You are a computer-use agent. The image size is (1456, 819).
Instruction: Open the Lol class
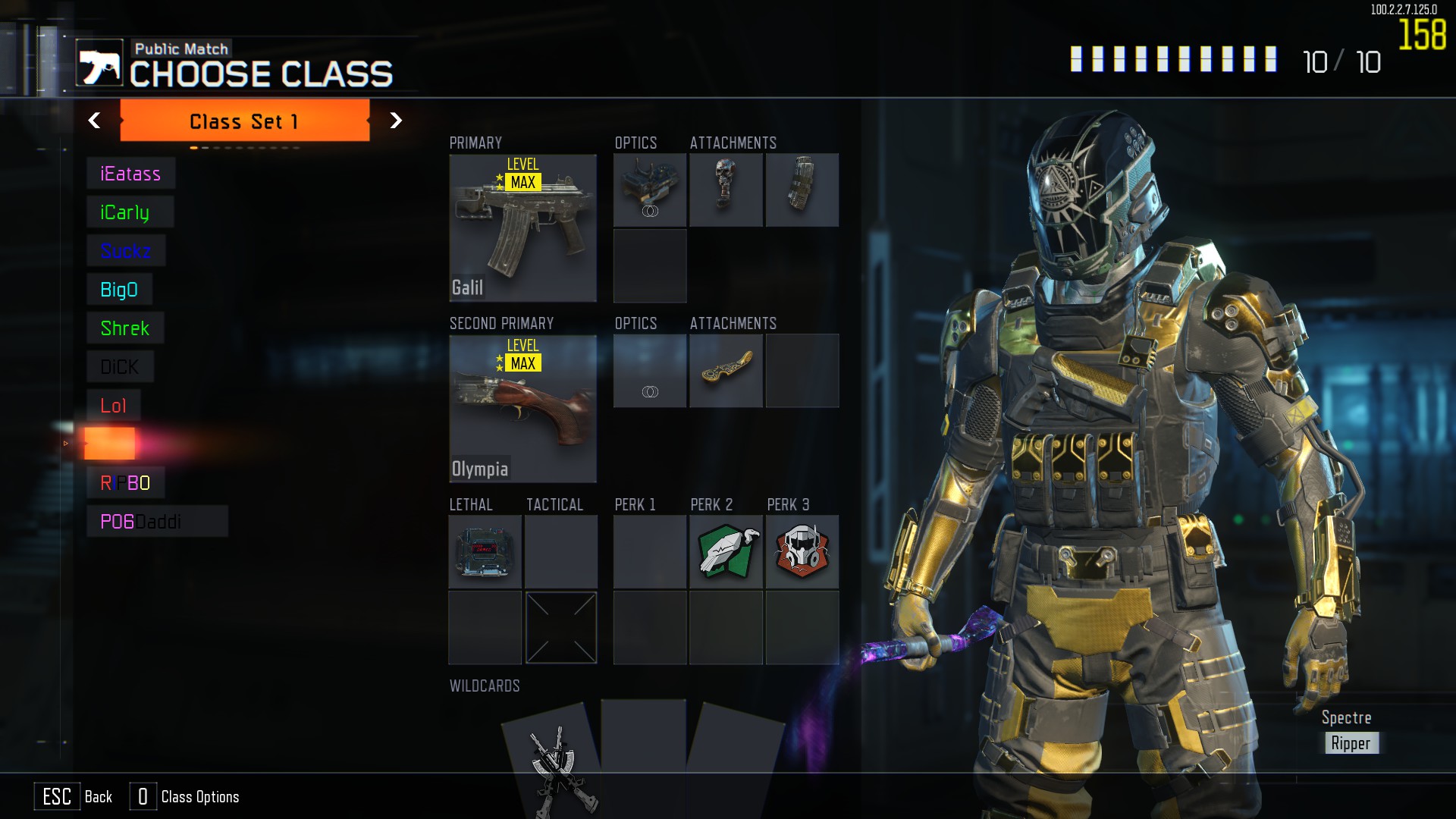point(114,406)
